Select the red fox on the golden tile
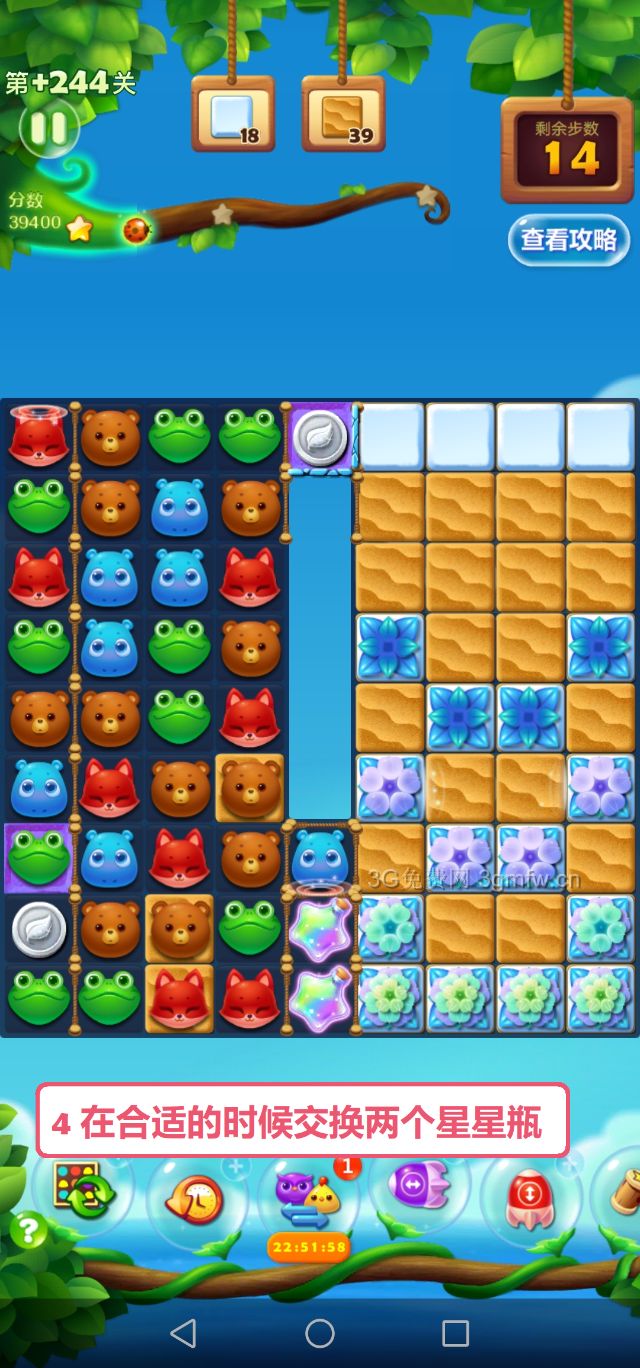The width and height of the screenshot is (640, 1368). 179,997
